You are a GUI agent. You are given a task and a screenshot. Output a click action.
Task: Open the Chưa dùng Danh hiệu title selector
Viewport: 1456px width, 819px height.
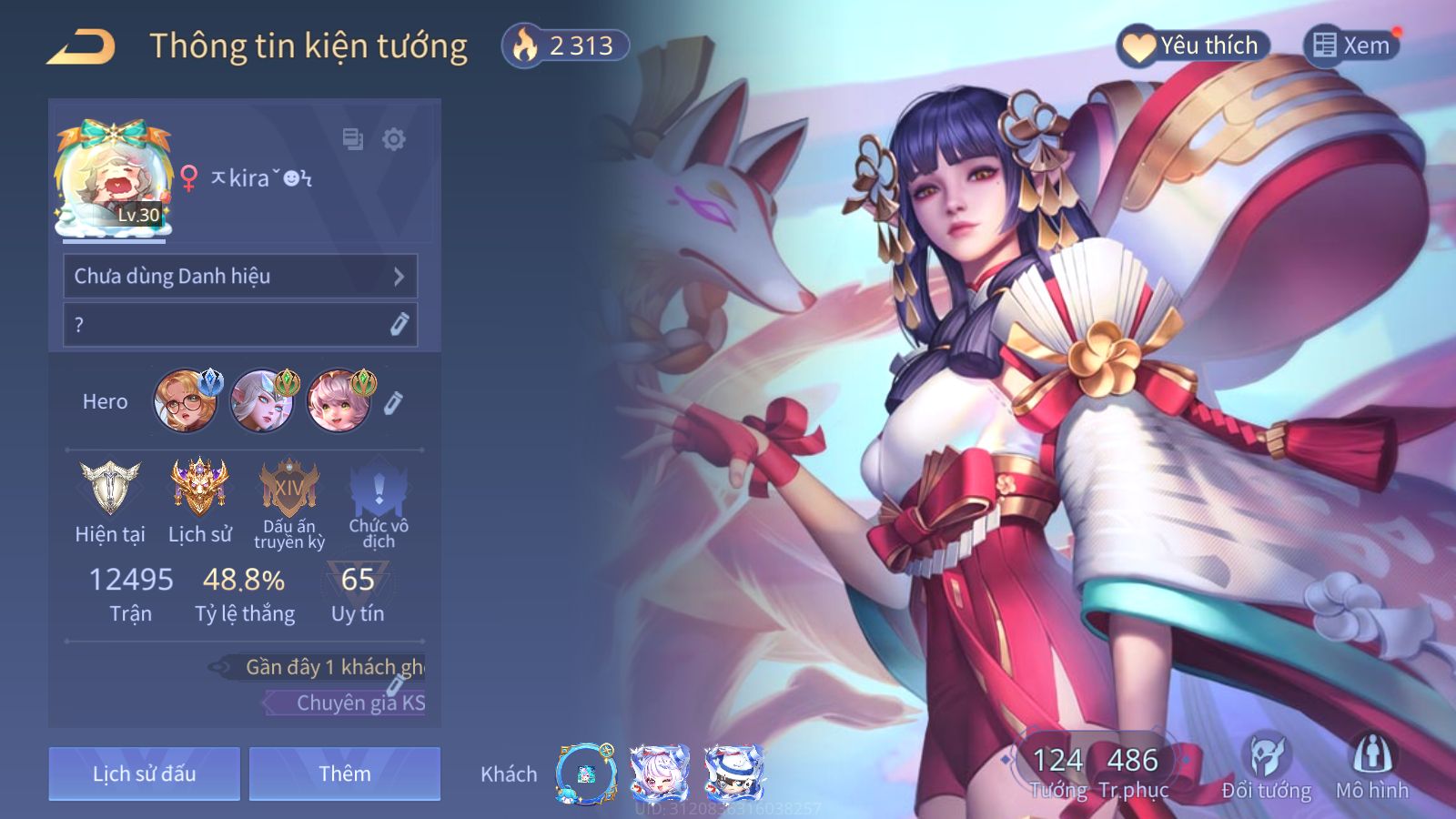coord(240,276)
